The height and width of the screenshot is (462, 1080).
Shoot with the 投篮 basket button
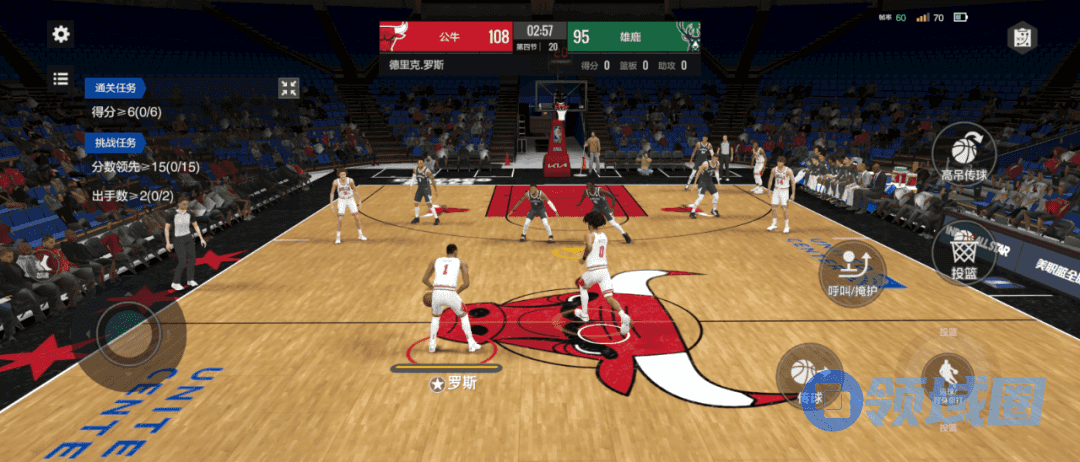(965, 250)
